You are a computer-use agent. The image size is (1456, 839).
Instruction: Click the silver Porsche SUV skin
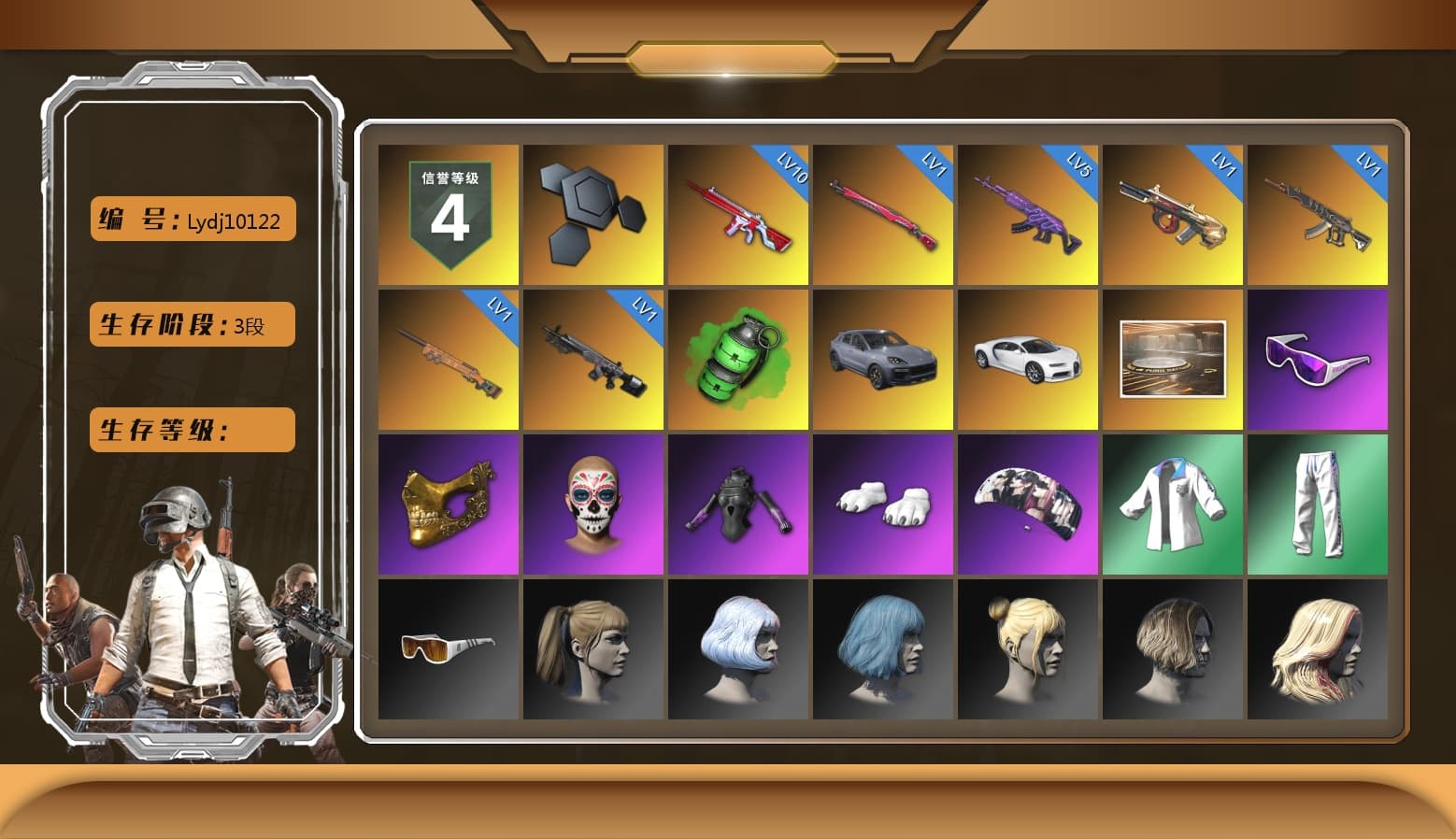point(883,360)
